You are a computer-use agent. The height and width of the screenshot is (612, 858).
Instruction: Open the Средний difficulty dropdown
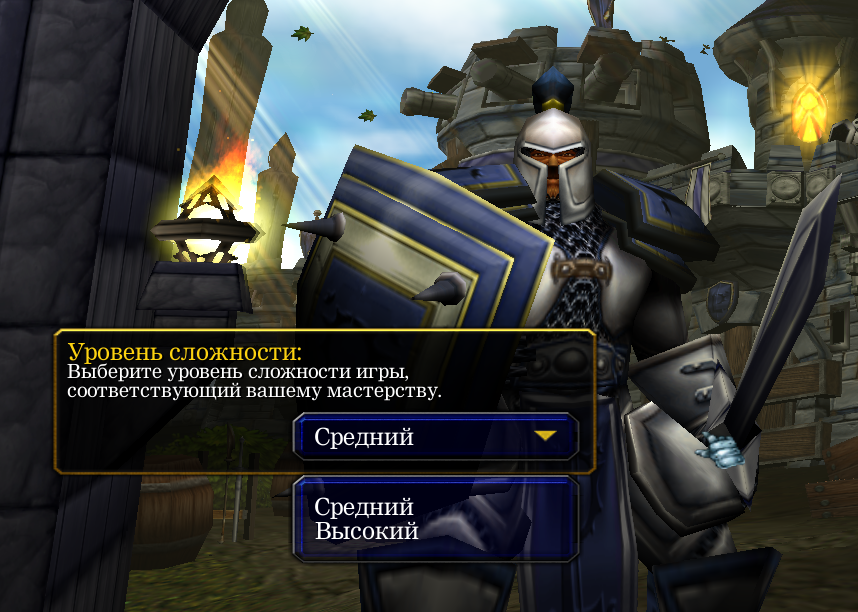point(436,437)
